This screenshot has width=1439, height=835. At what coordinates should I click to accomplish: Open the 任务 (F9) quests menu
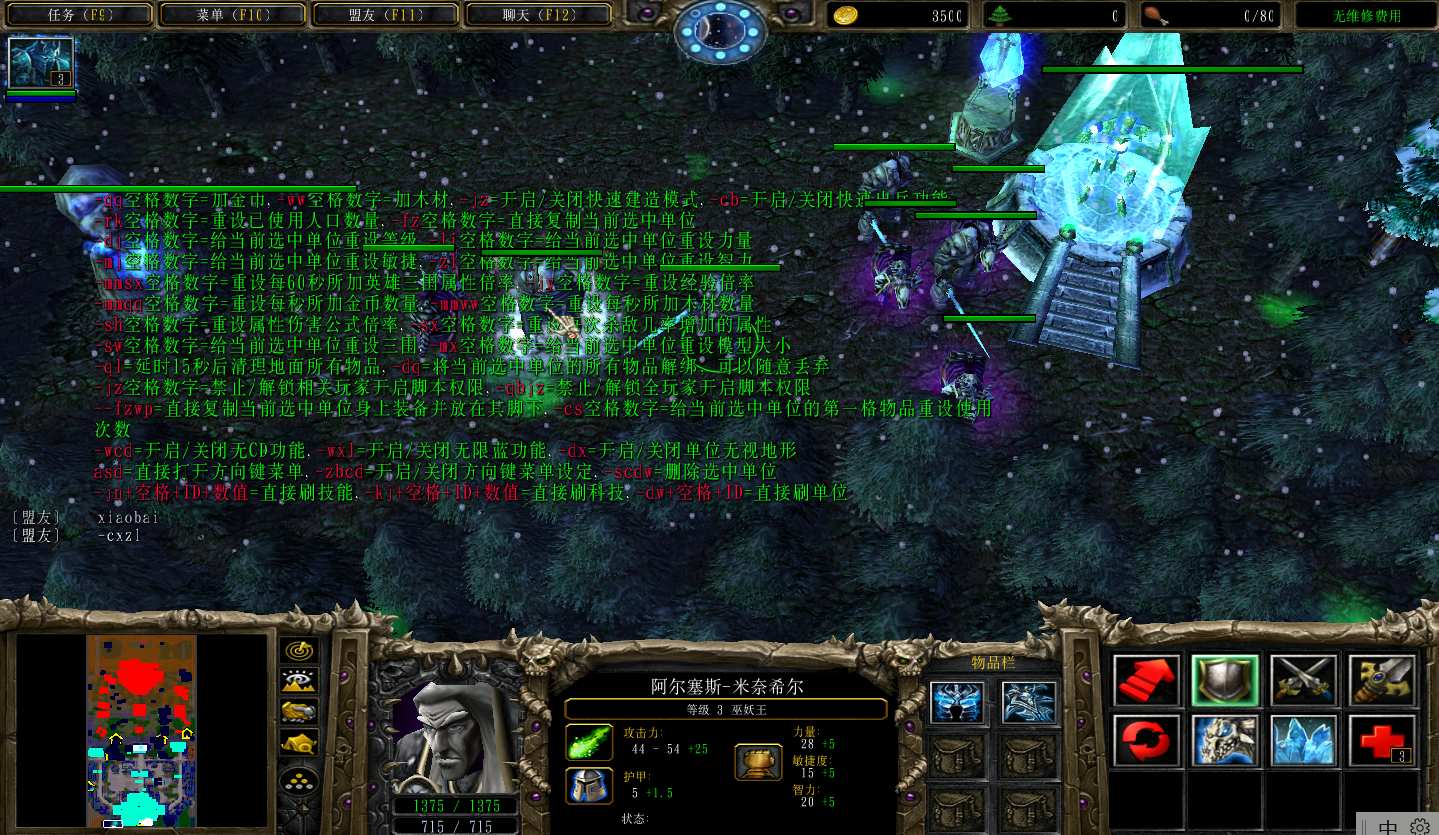click(x=83, y=15)
